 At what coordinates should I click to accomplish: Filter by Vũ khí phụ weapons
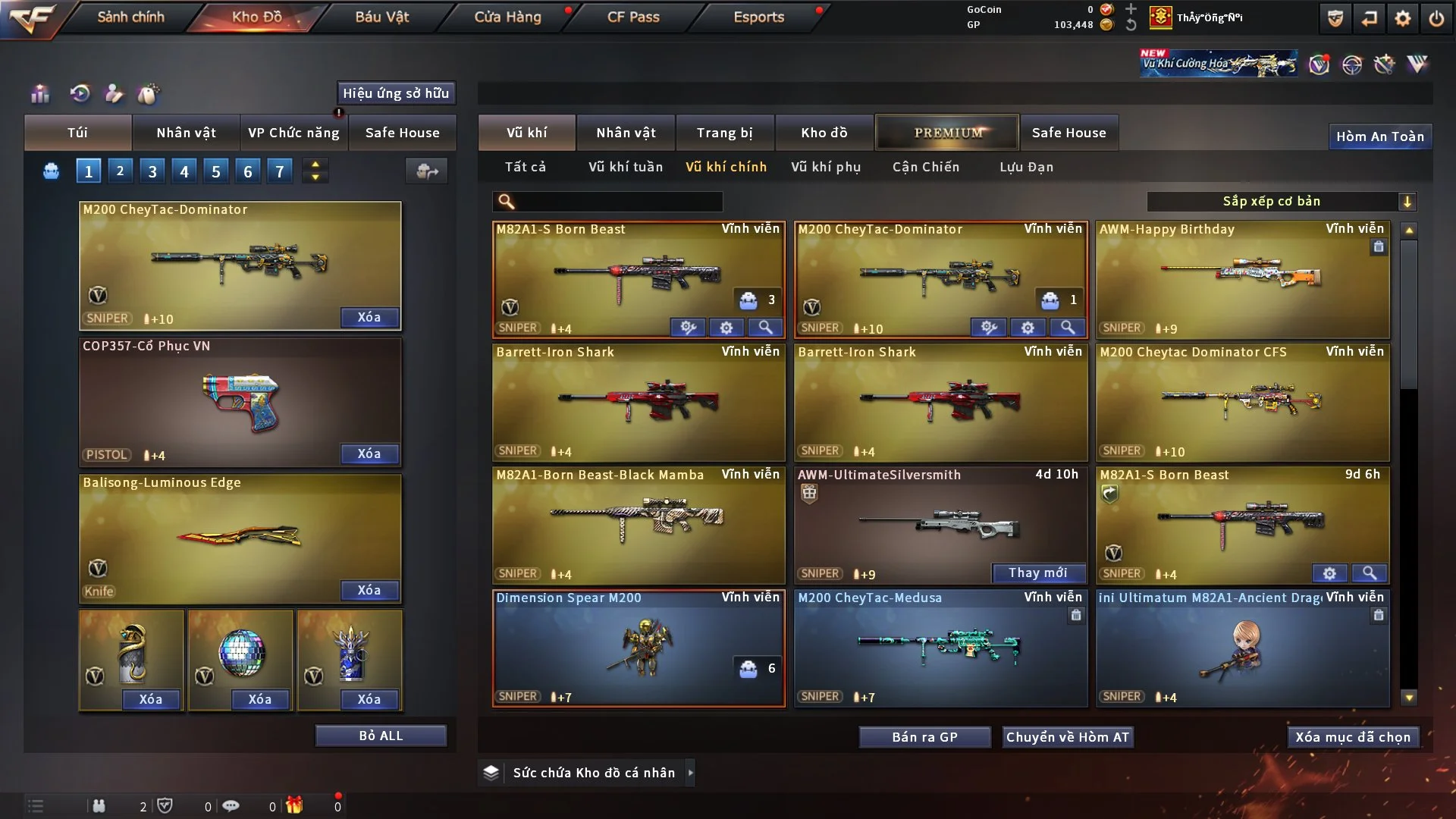click(x=826, y=167)
